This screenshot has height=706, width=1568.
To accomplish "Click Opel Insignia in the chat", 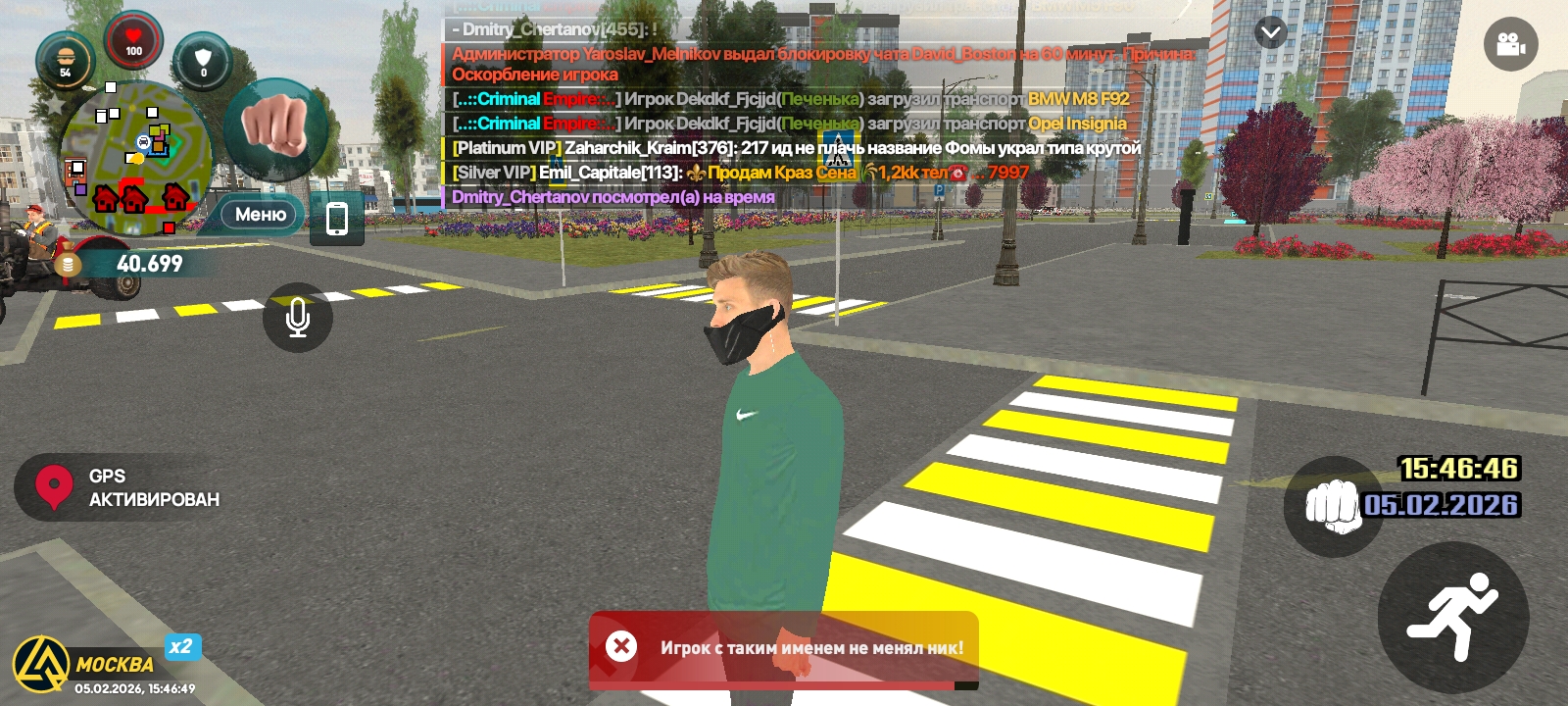I will 1076,124.
